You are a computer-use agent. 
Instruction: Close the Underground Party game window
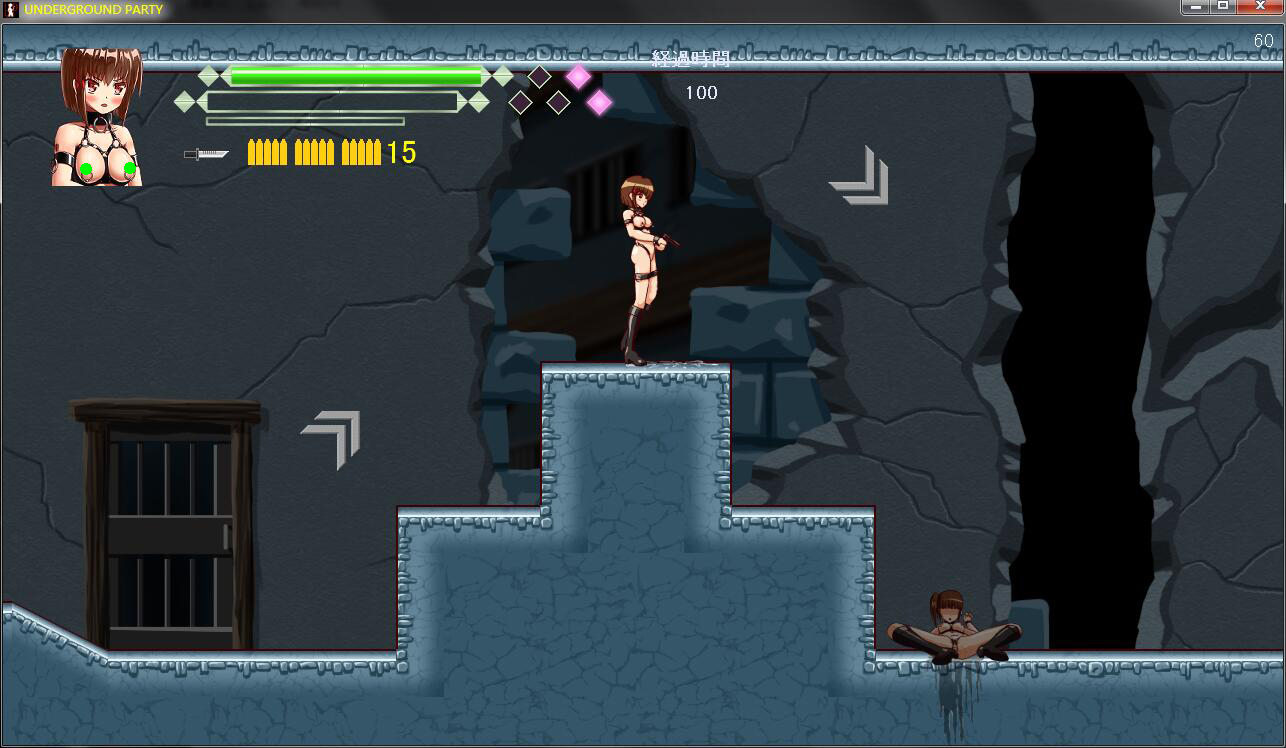pos(1259,7)
